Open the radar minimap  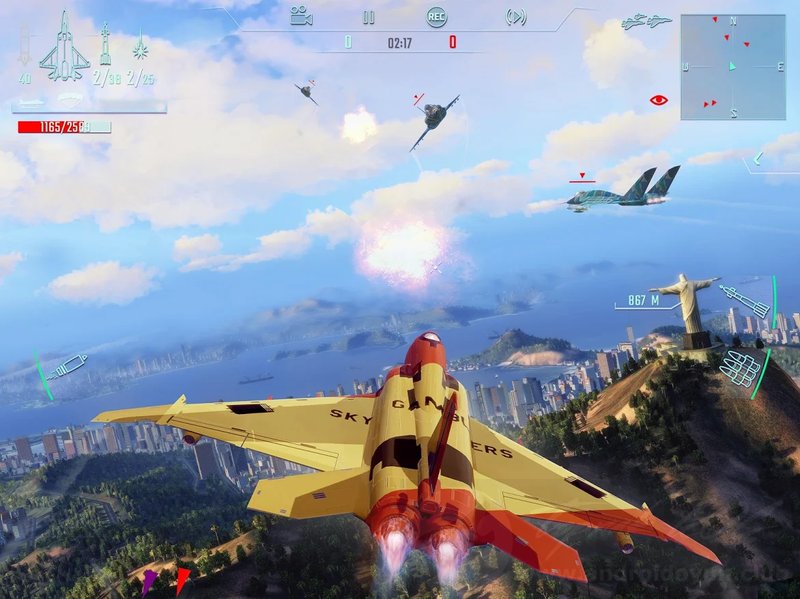click(x=732, y=67)
